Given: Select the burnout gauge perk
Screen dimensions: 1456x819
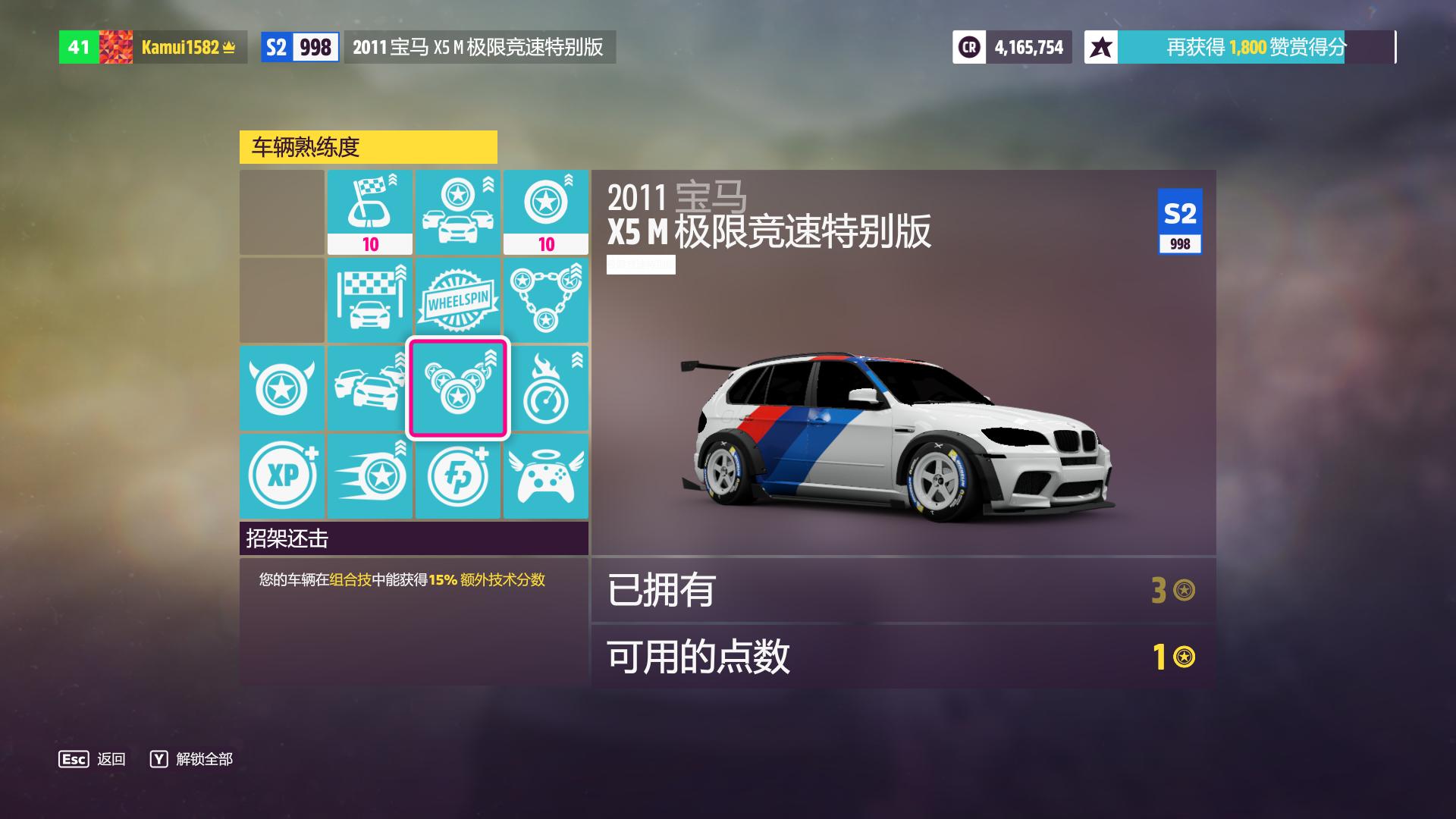Looking at the screenshot, I should 546,388.
